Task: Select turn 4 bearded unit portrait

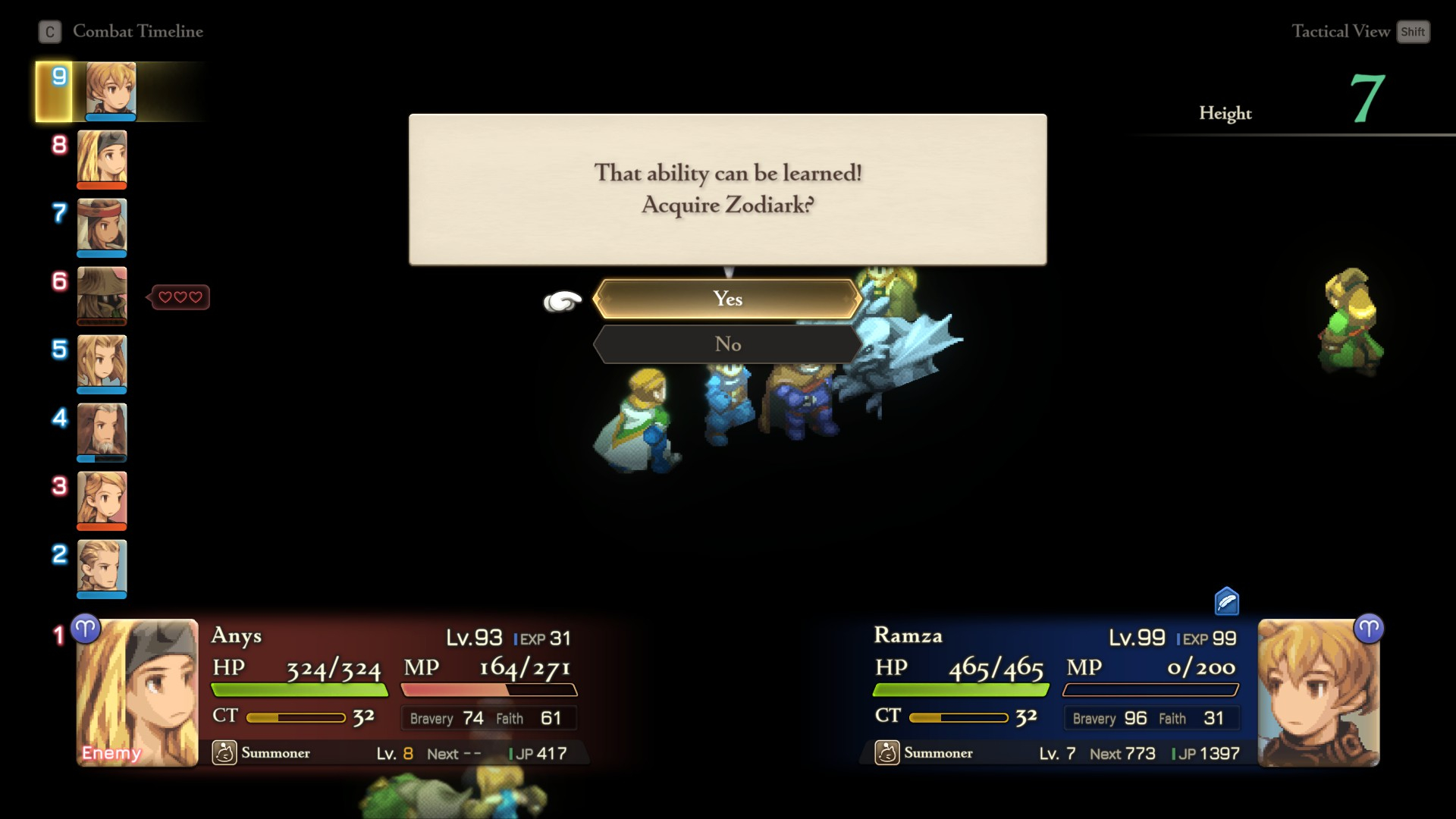Action: (x=102, y=431)
